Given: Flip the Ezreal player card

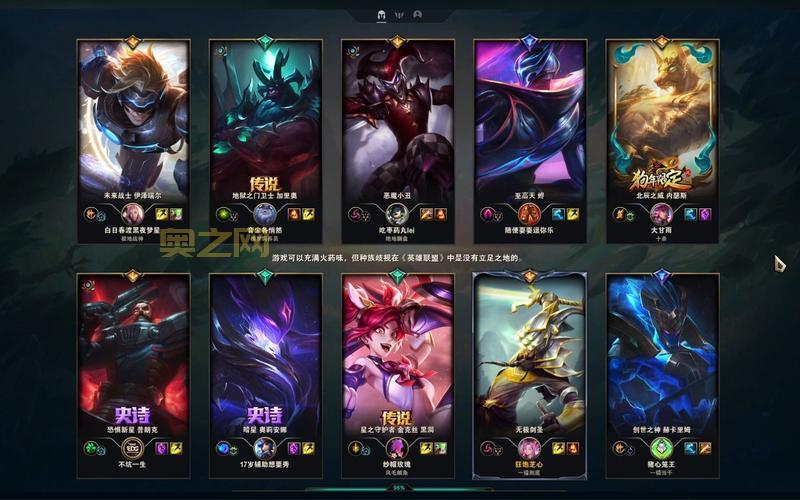Looking at the screenshot, I should pos(134,130).
